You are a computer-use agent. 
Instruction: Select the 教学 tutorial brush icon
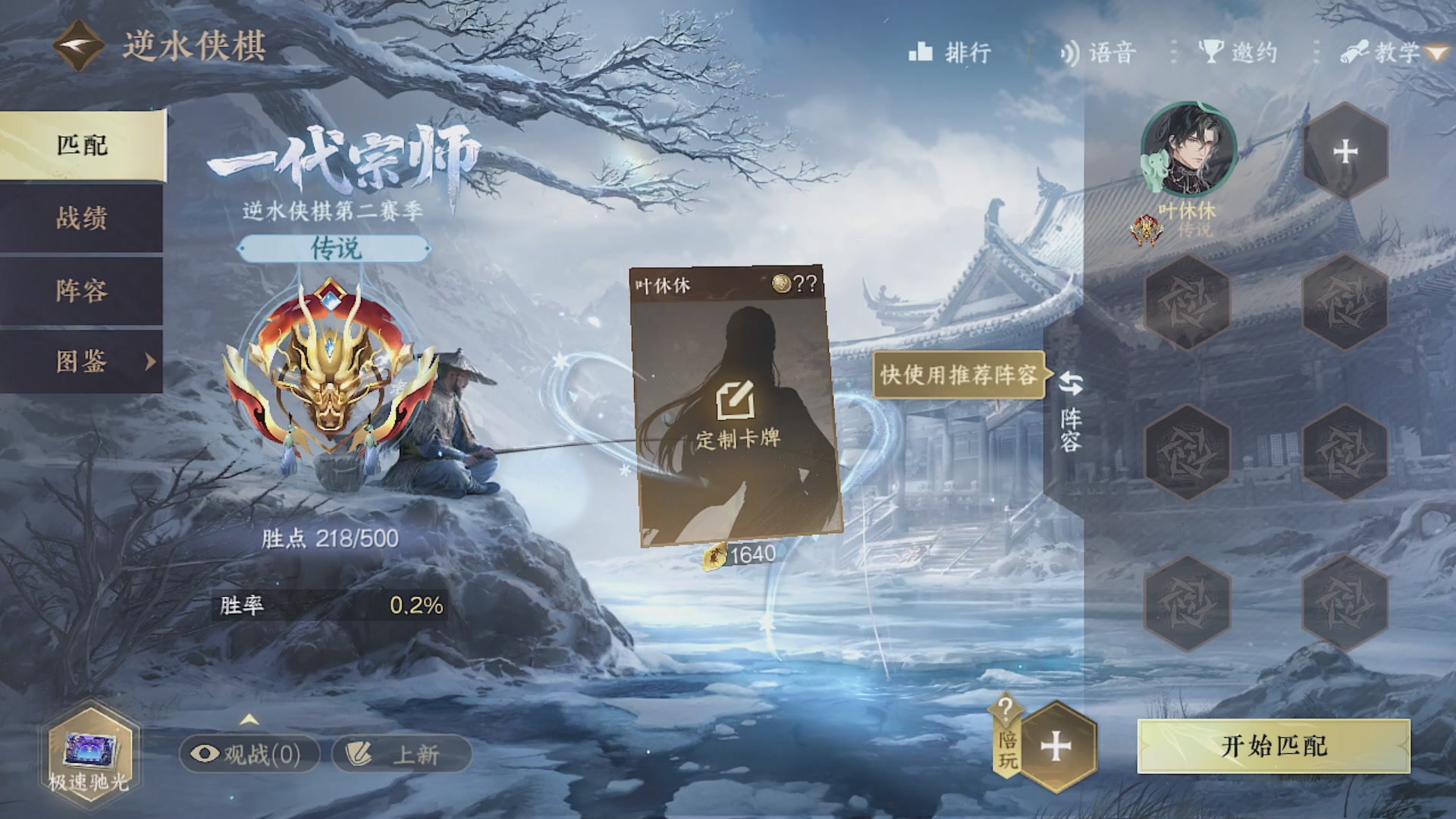pyautogui.click(x=1357, y=52)
